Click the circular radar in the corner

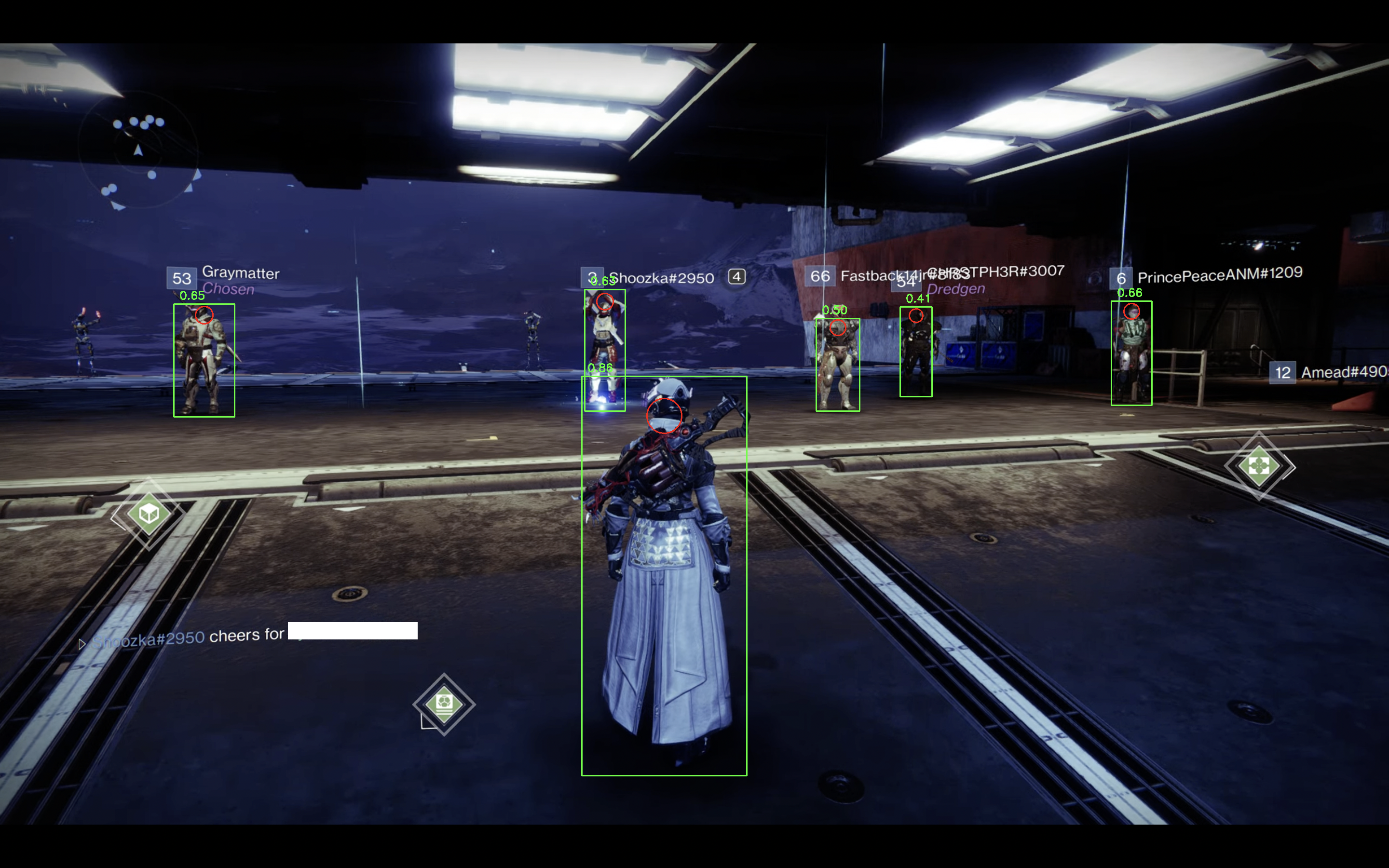point(138,151)
